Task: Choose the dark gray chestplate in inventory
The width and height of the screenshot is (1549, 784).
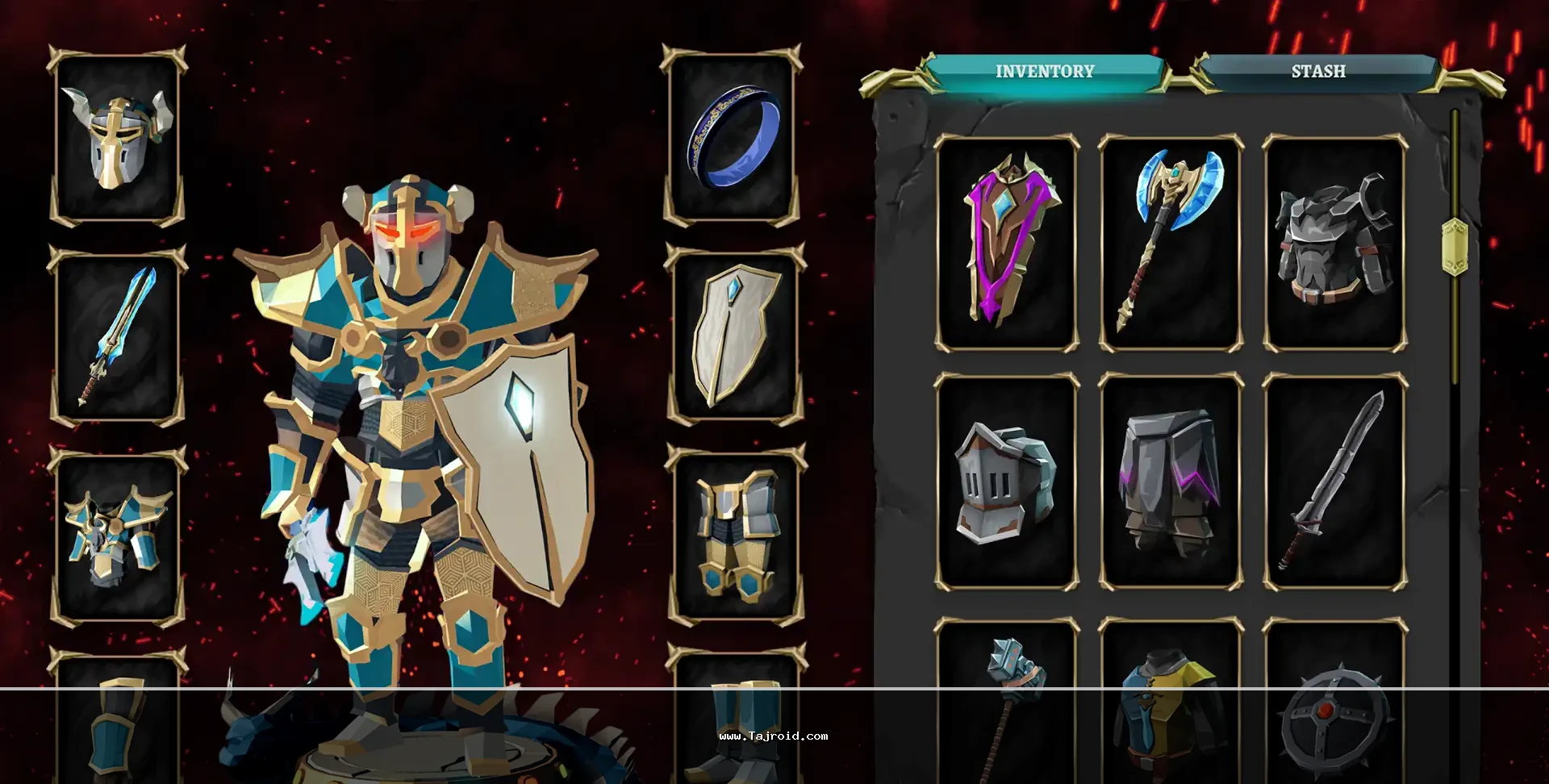Action: 1334,244
